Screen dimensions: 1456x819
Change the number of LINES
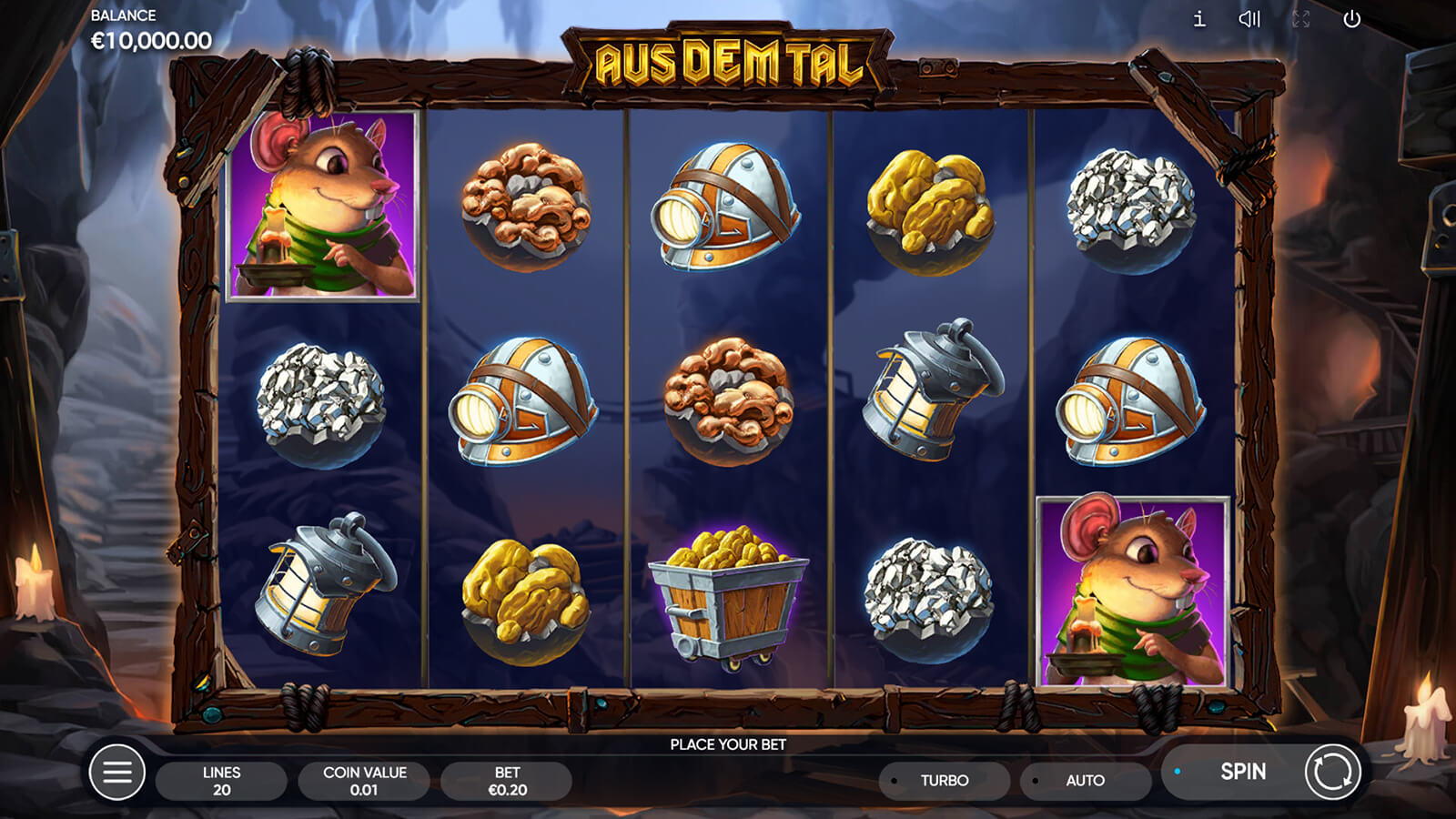[221, 781]
